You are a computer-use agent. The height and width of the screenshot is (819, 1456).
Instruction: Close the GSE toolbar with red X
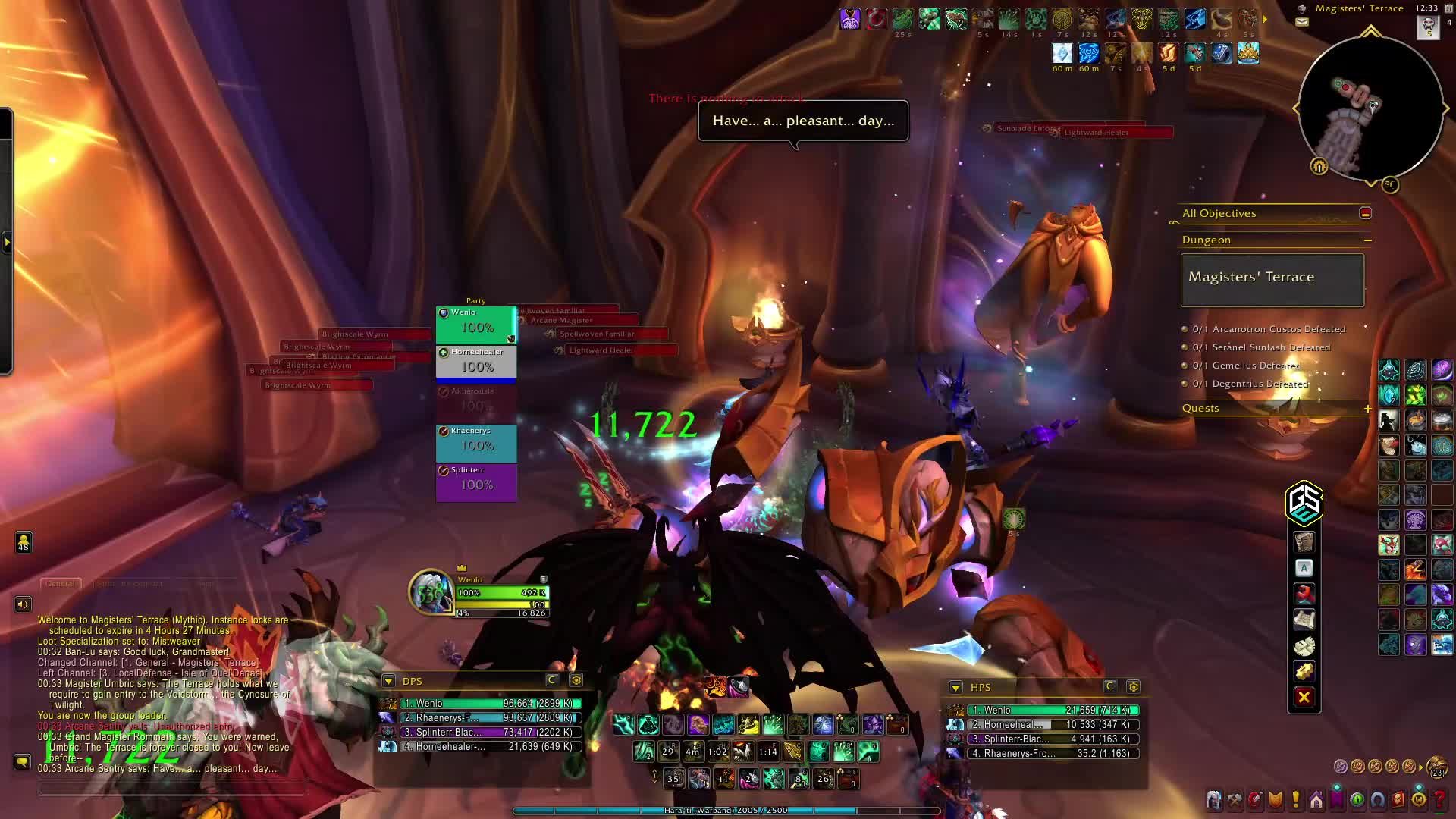point(1304,697)
